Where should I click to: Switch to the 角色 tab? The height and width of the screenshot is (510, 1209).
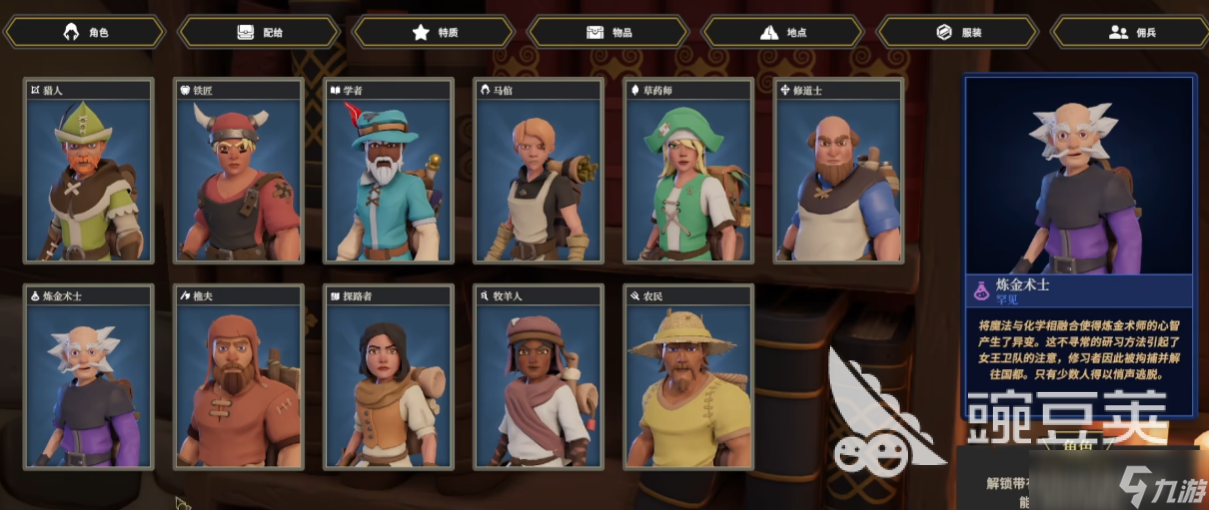coord(85,32)
